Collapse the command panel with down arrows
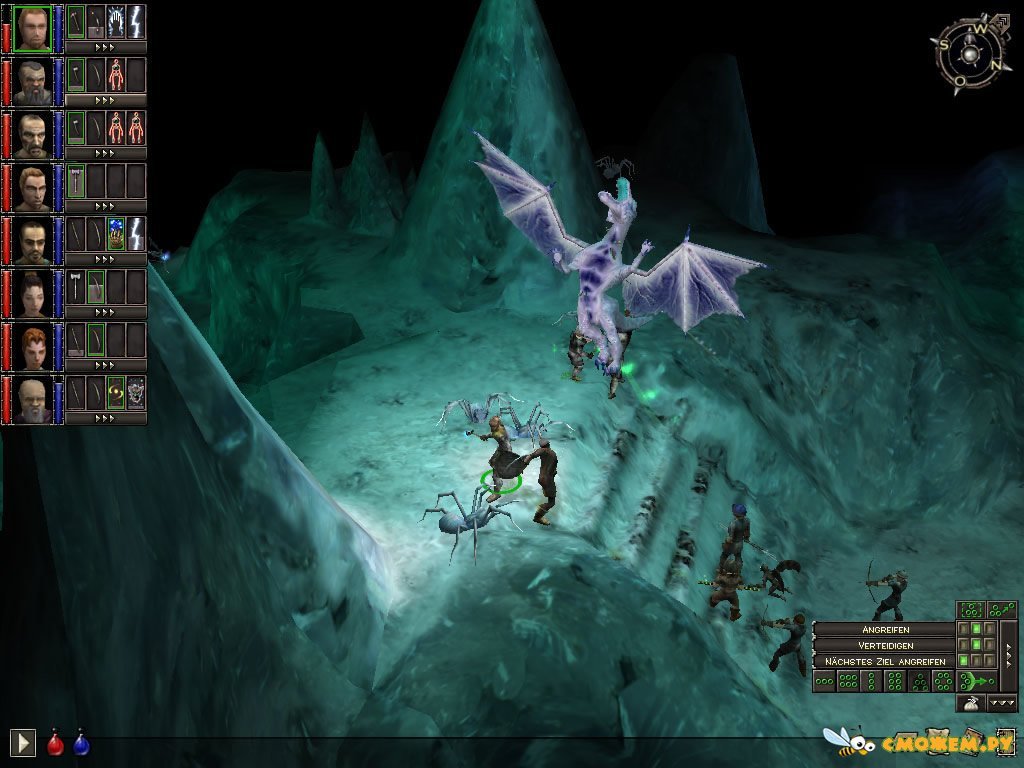 1002,703
